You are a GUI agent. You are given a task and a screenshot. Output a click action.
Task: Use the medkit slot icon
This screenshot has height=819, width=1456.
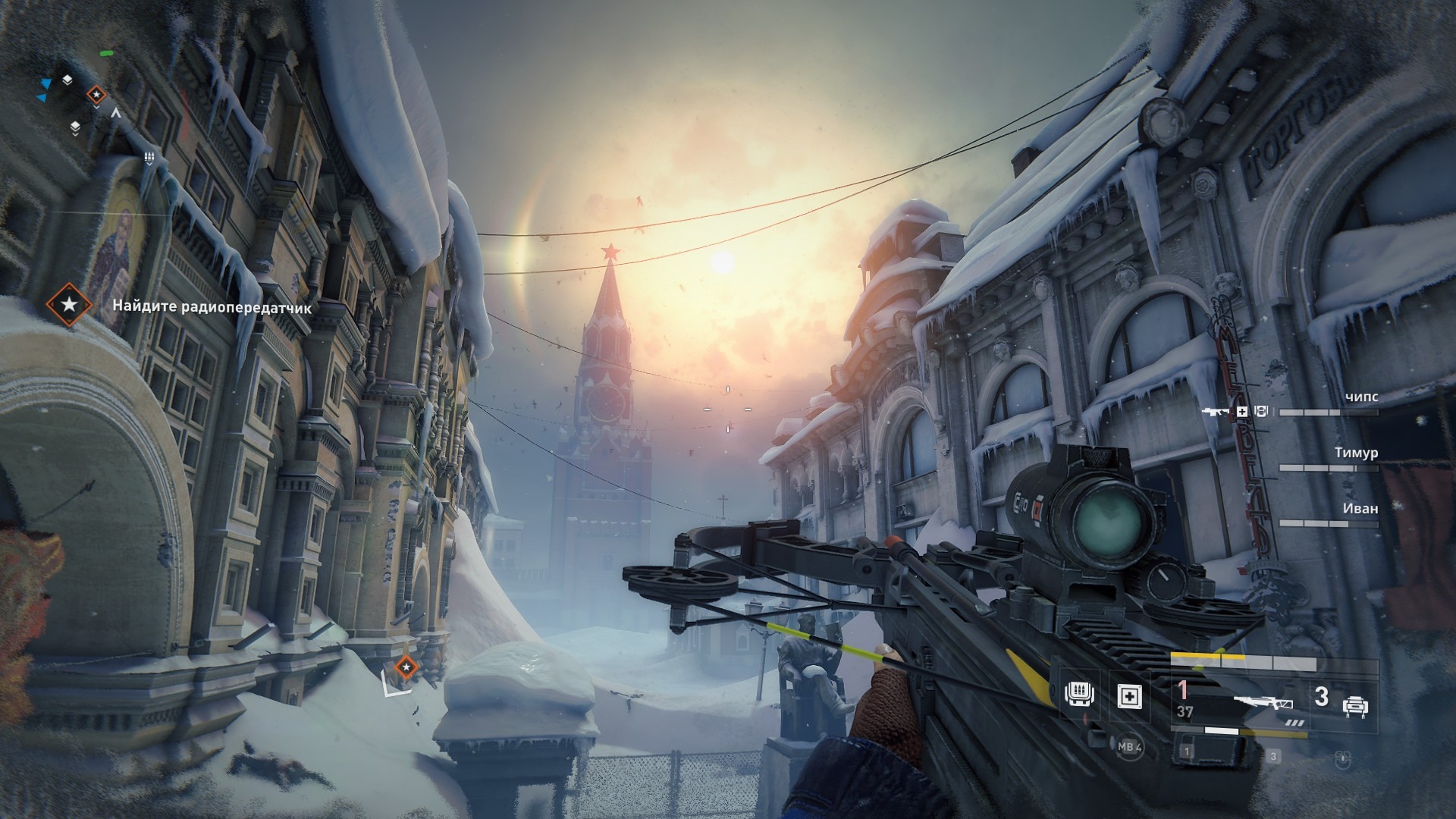(1129, 695)
